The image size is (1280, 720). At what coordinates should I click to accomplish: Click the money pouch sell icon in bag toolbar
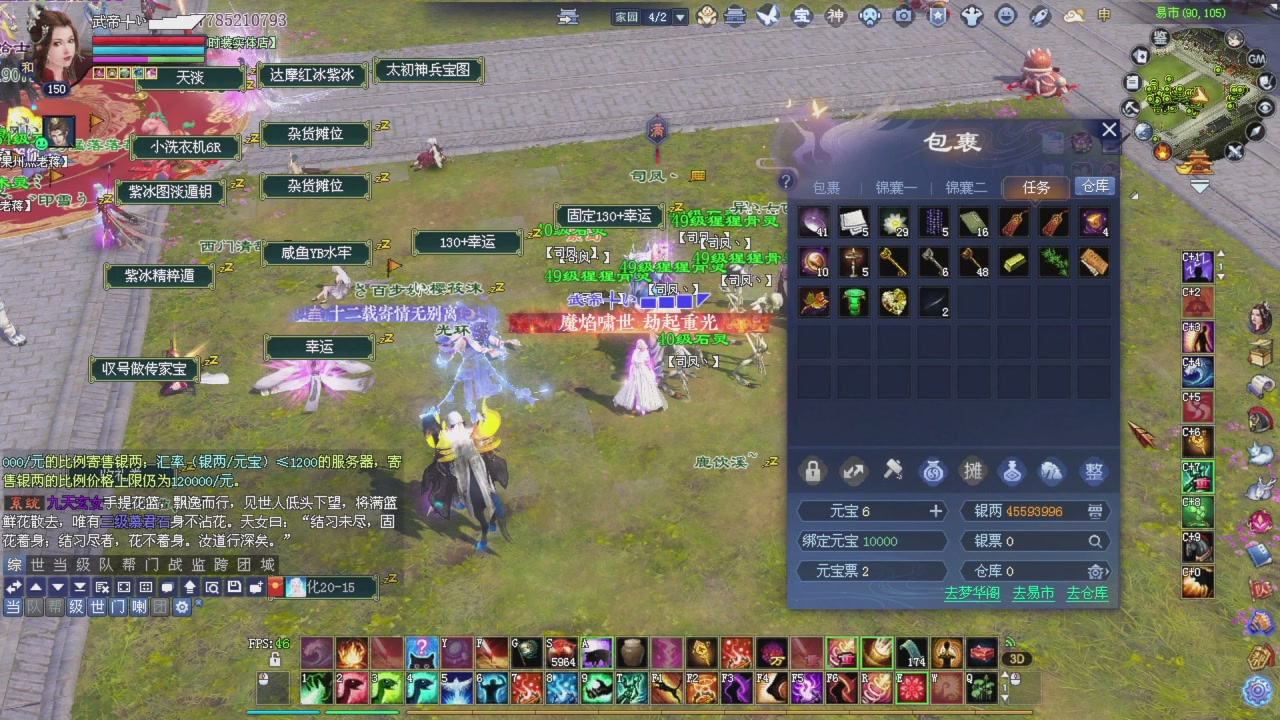[x=933, y=471]
